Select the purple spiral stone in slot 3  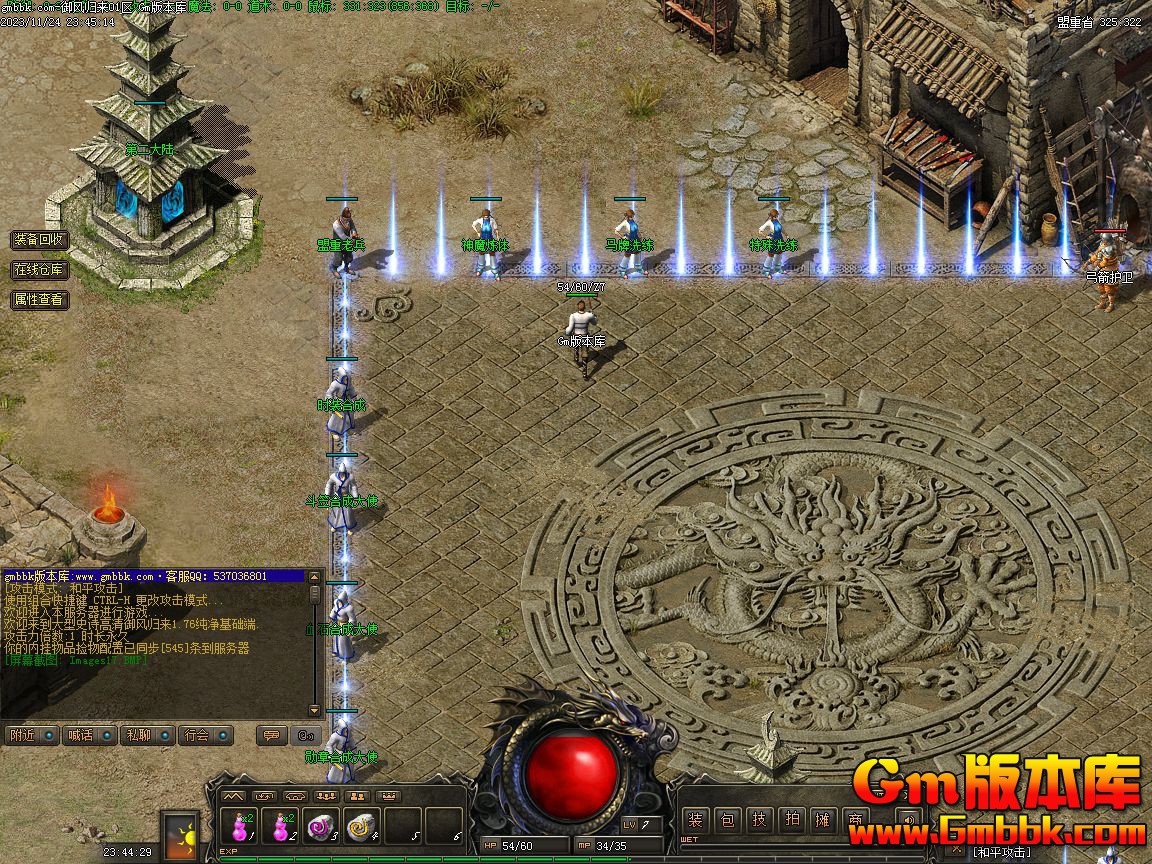[x=321, y=828]
